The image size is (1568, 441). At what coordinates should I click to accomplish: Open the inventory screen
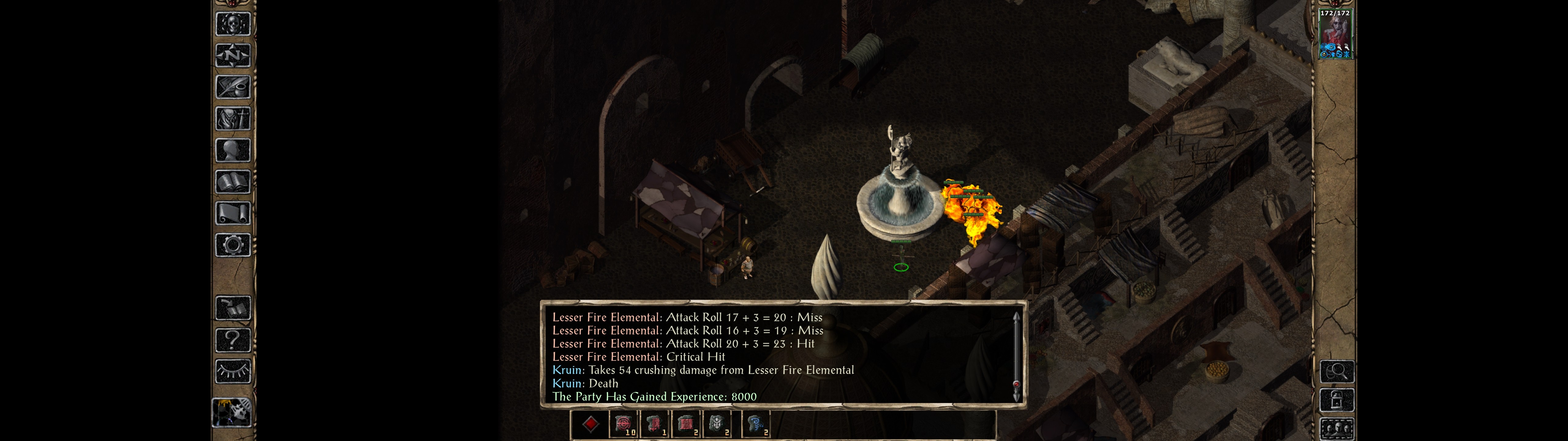tap(233, 119)
